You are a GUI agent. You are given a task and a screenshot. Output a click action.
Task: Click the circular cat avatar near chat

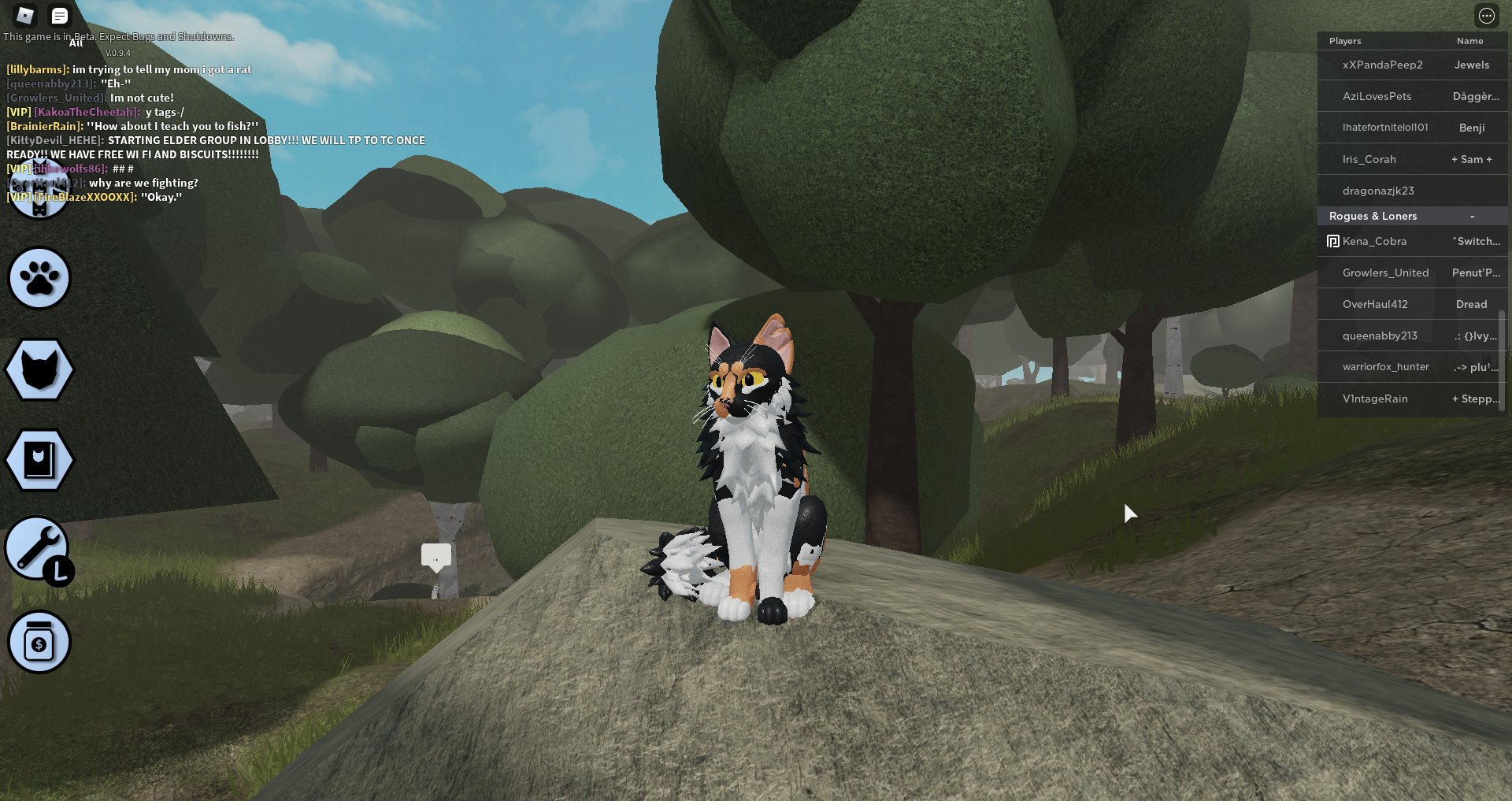[x=39, y=189]
